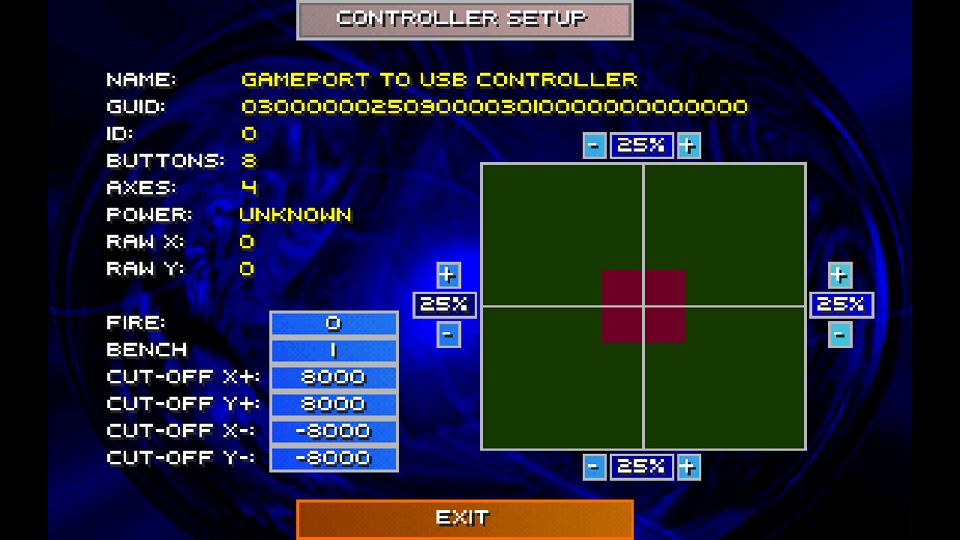The width and height of the screenshot is (960, 540).
Task: Edit the Cut-Off X+ value
Action: coord(334,378)
